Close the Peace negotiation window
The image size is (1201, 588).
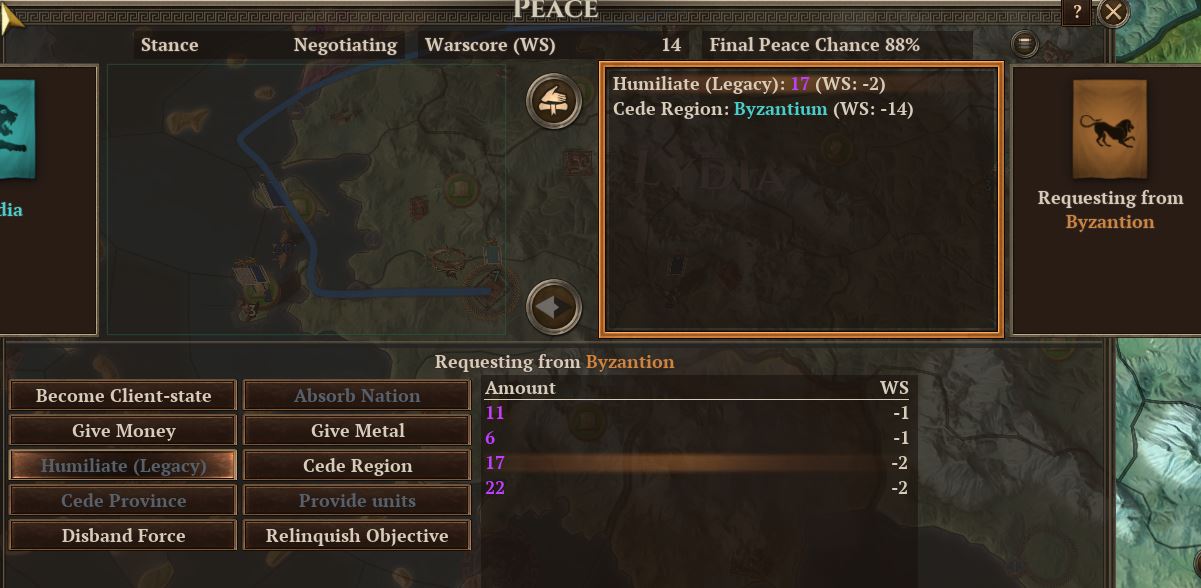[x=1113, y=12]
